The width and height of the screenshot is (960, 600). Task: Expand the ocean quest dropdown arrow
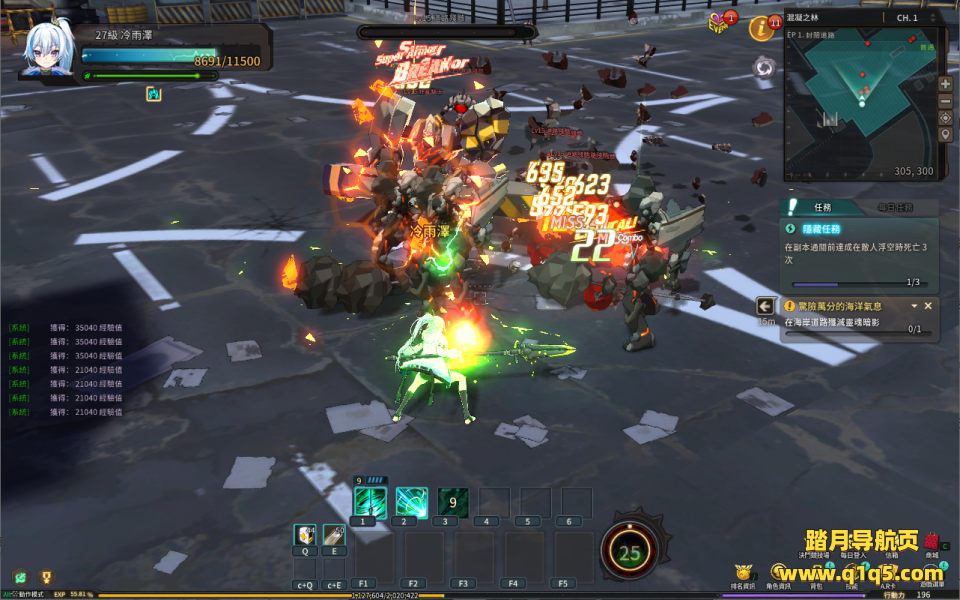[914, 306]
